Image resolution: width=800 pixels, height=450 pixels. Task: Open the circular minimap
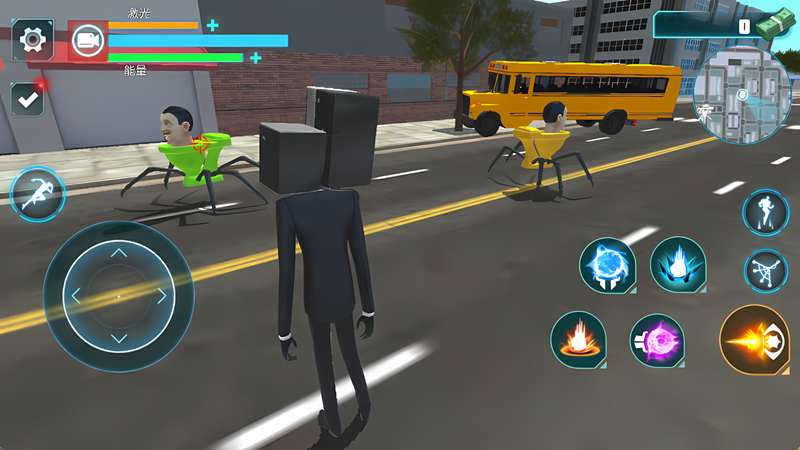(x=741, y=96)
